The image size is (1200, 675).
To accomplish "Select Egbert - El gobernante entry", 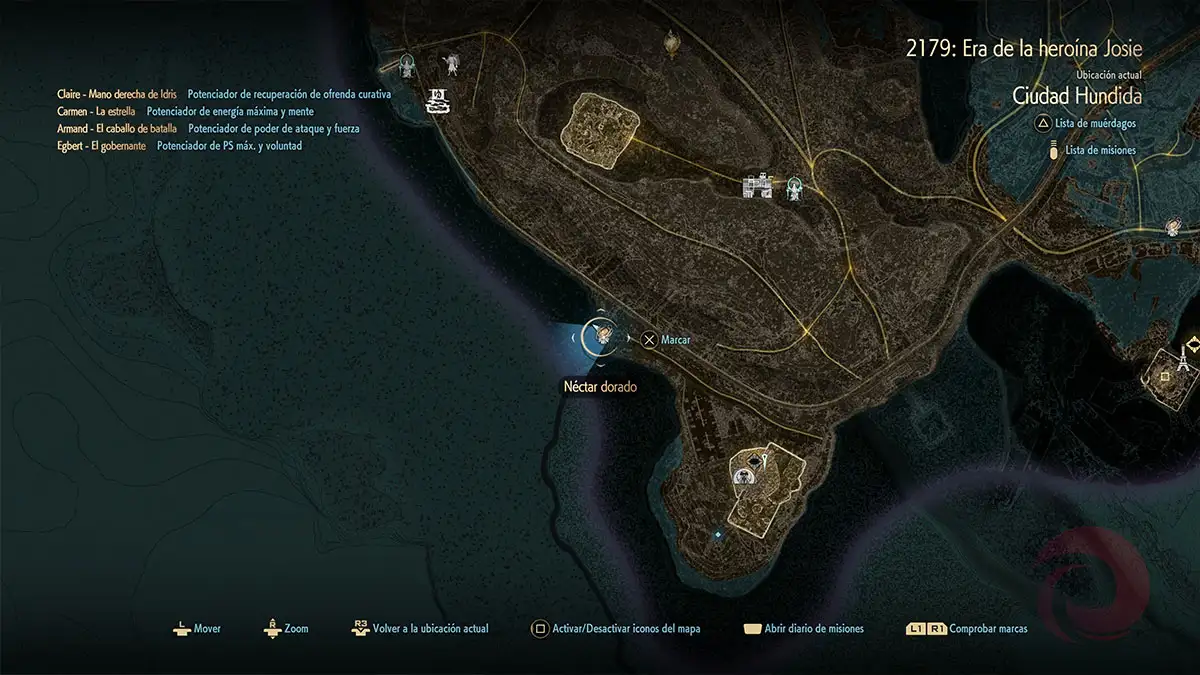I will (x=102, y=146).
